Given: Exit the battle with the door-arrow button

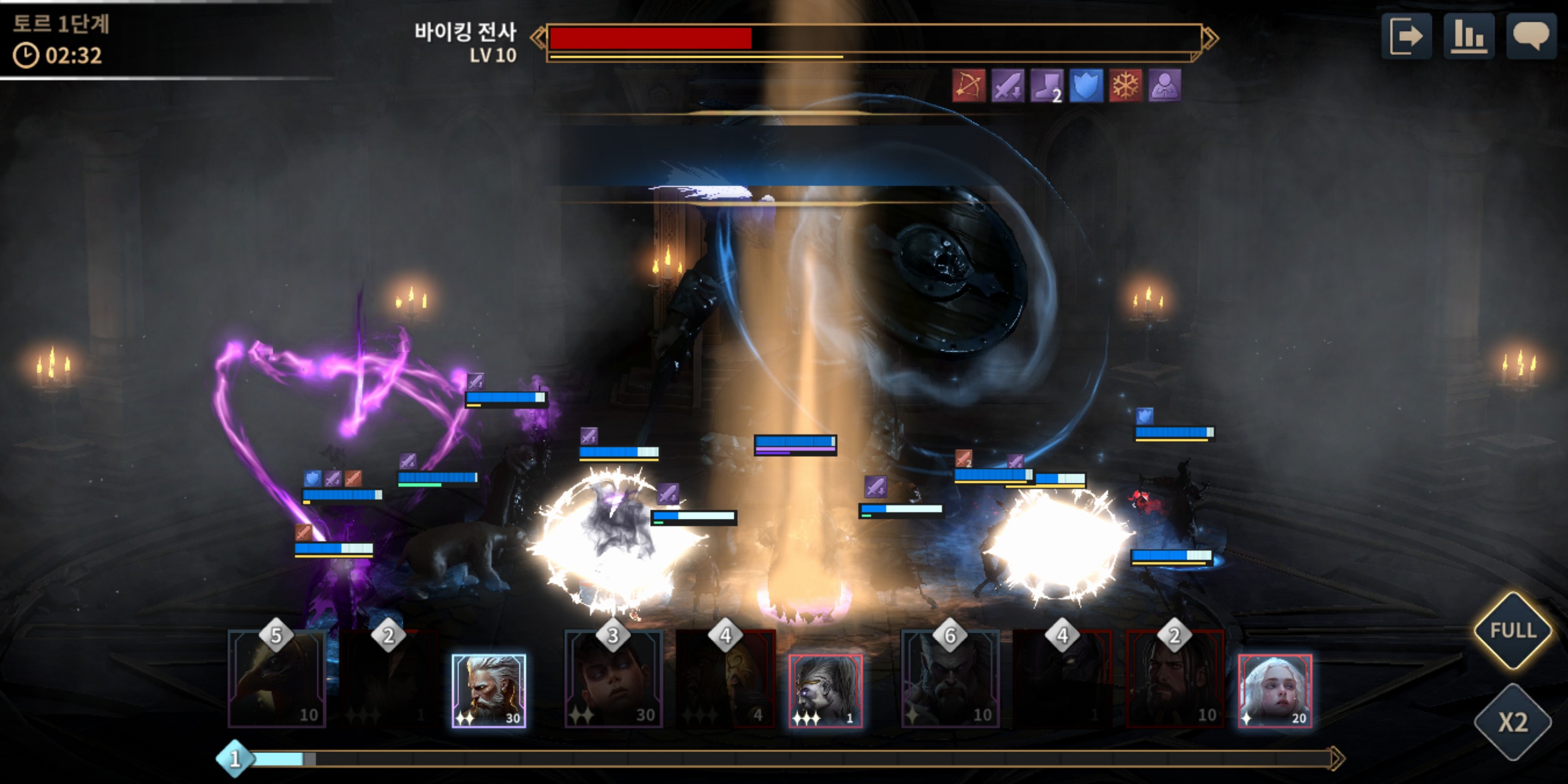Looking at the screenshot, I should pos(1406,36).
